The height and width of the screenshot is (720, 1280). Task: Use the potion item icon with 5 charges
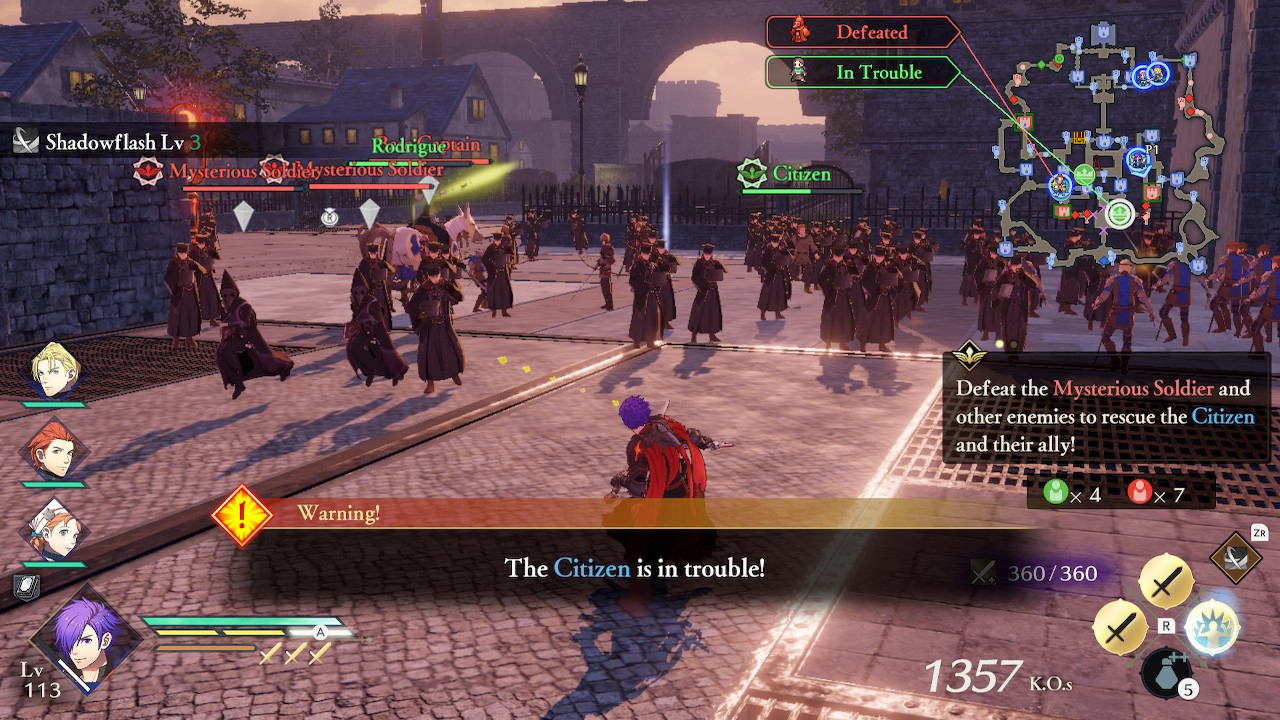click(1166, 676)
